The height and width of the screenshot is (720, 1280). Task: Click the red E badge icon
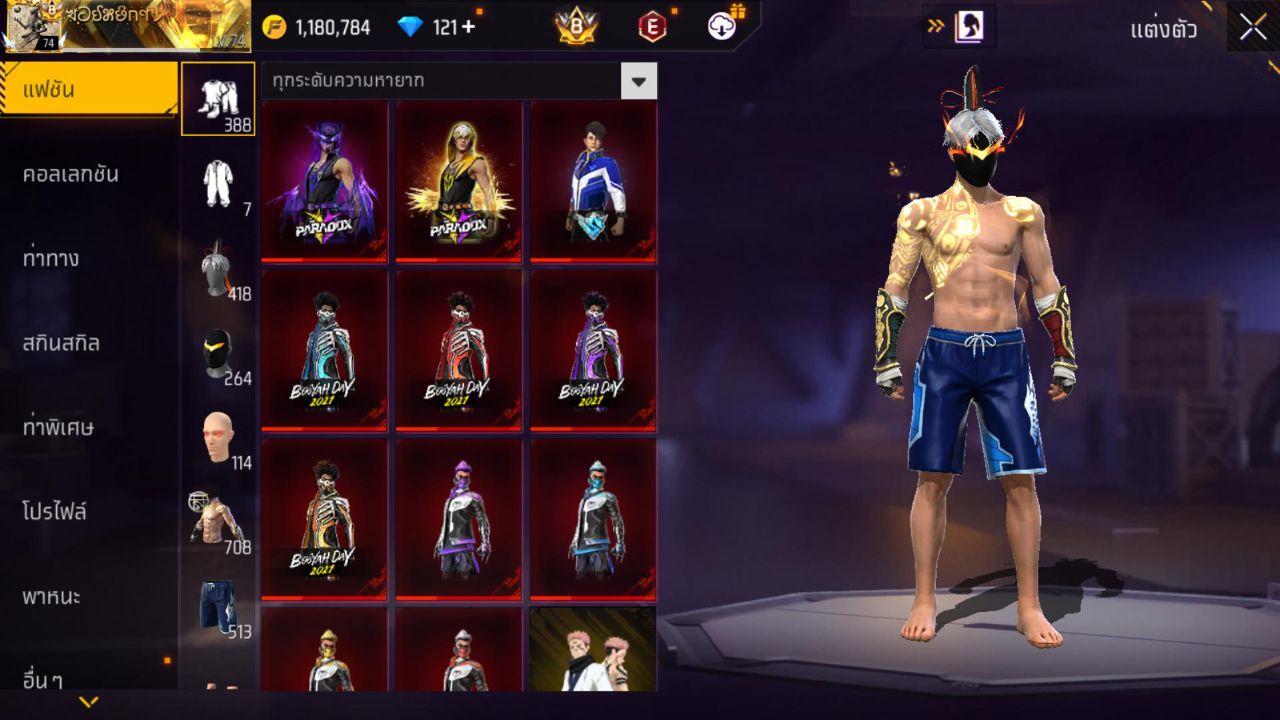coord(651,27)
